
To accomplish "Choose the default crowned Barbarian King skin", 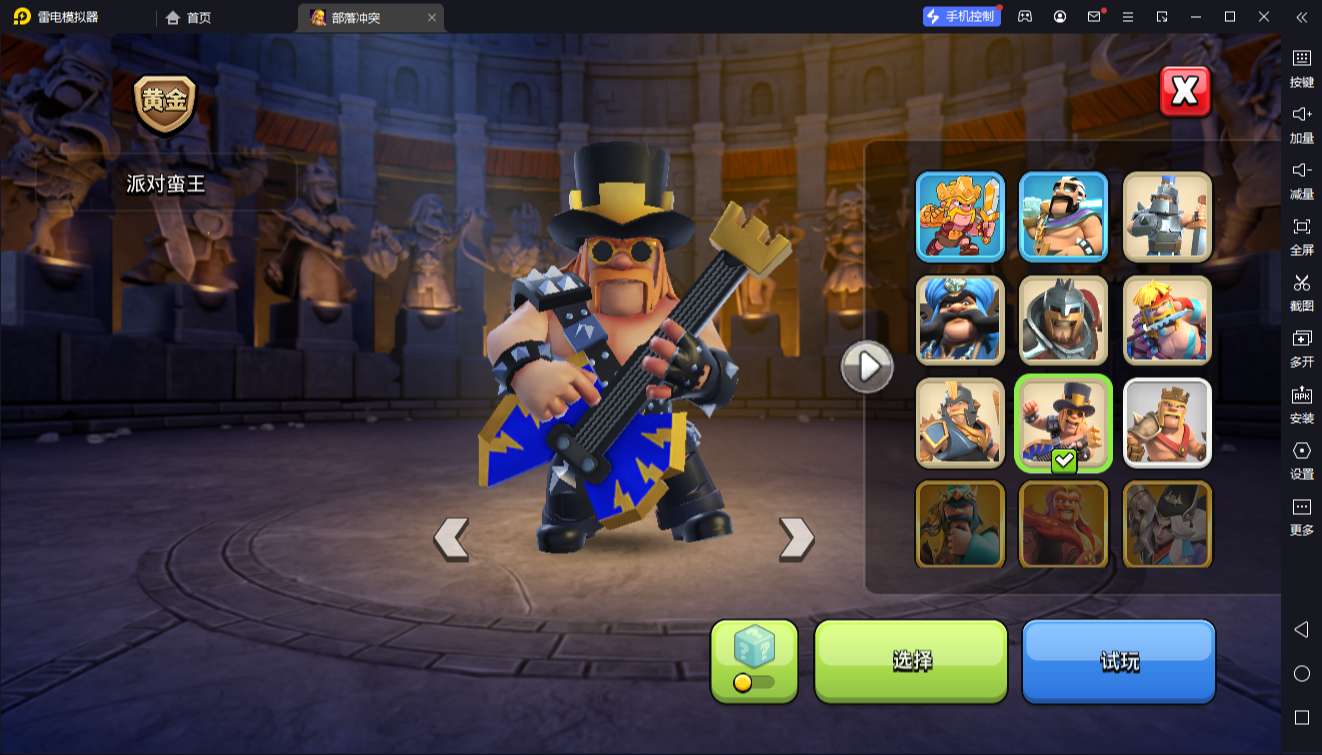I will coord(1167,423).
